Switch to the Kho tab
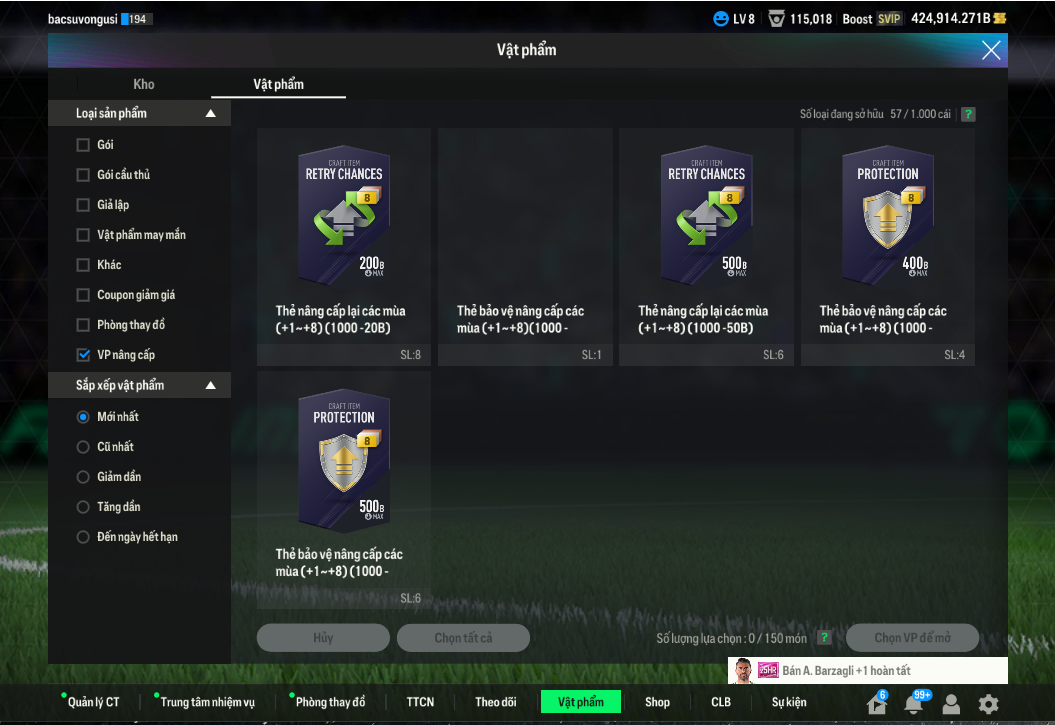Image resolution: width=1055 pixels, height=725 pixels. 144,84
